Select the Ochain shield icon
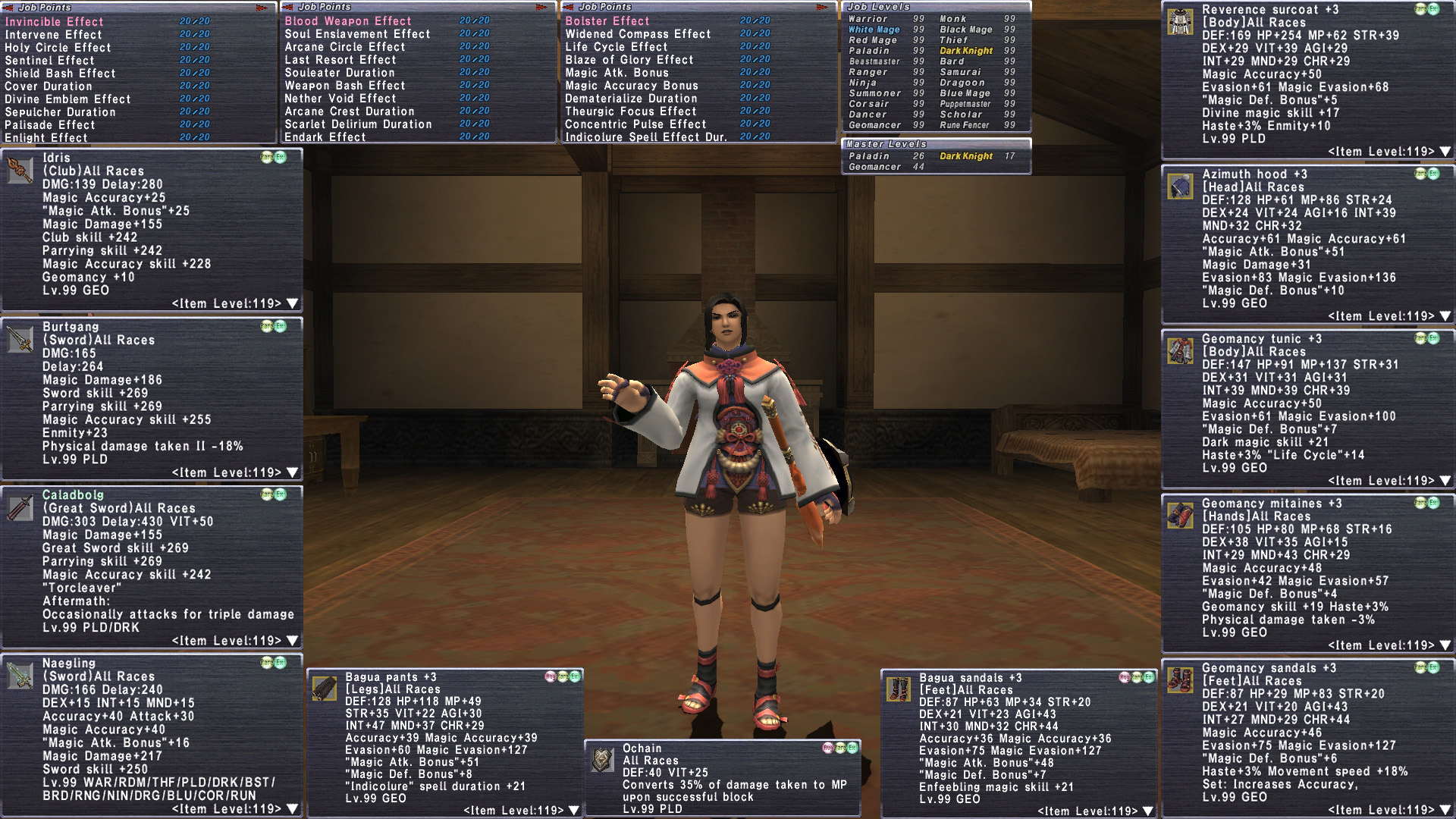This screenshot has width=1456, height=819. pos(603,760)
